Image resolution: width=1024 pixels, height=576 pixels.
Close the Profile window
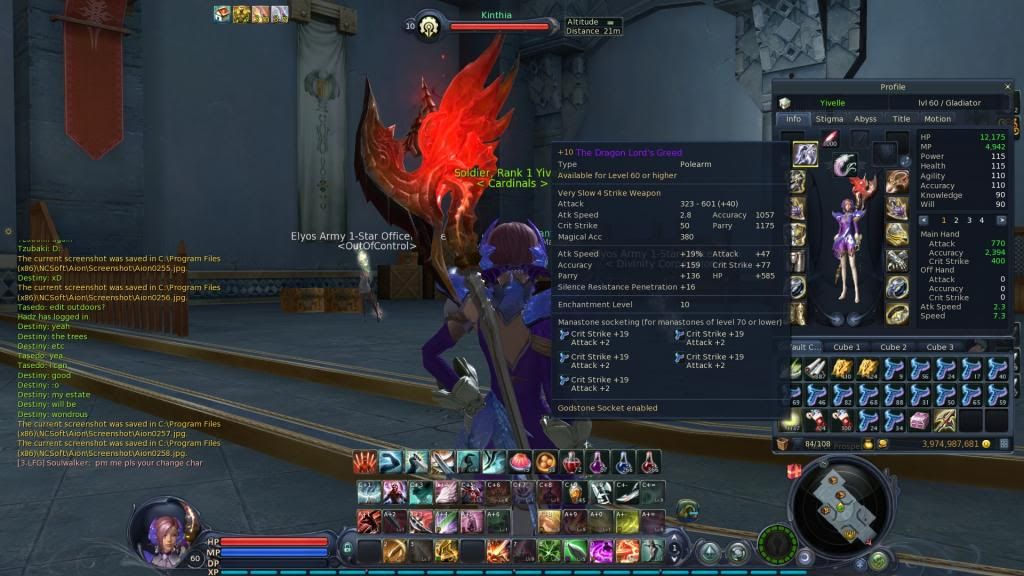(x=1008, y=87)
